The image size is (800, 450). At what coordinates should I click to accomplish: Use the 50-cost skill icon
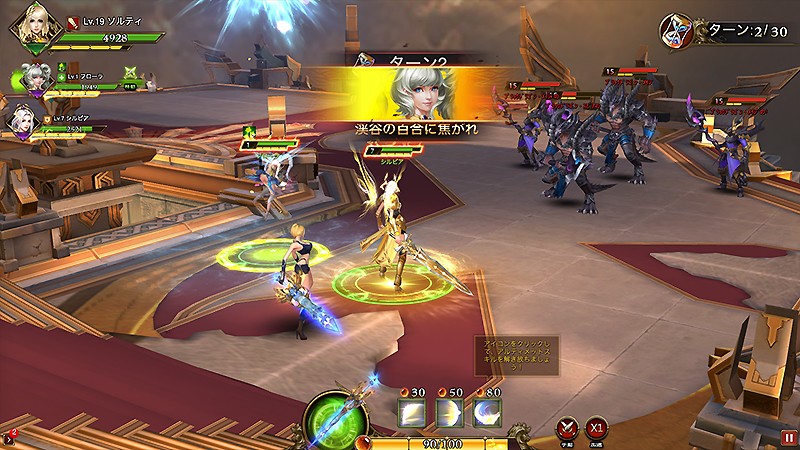click(449, 414)
